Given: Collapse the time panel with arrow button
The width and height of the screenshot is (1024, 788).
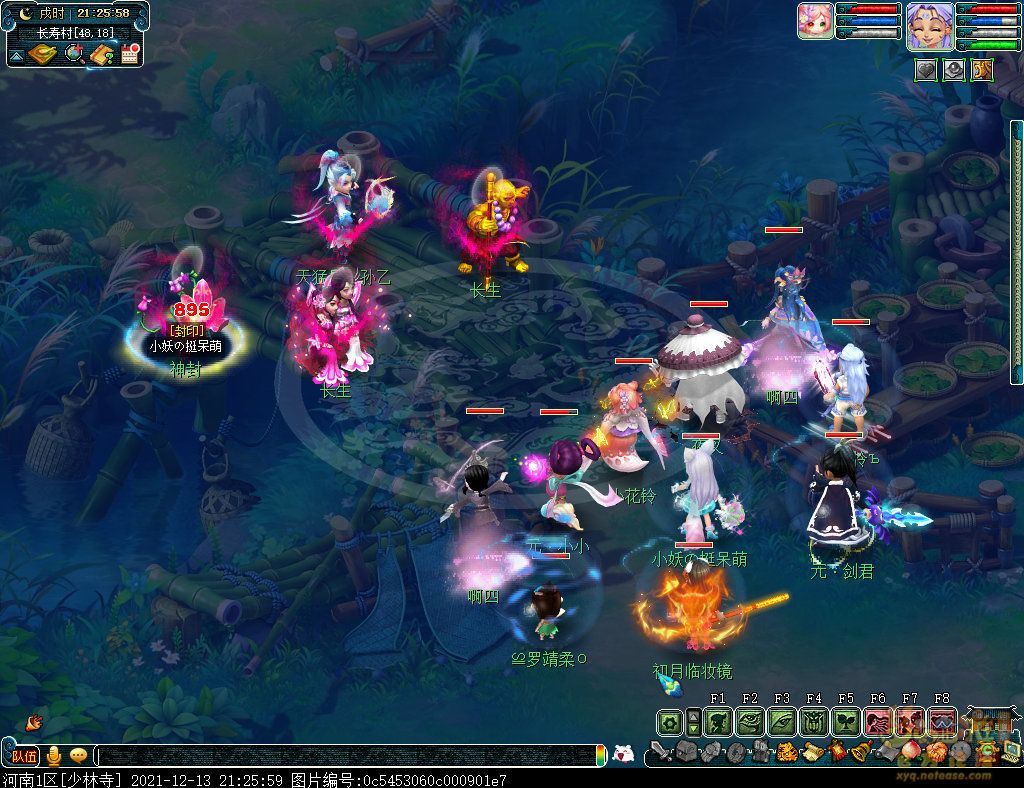Looking at the screenshot, I should [x=16, y=54].
